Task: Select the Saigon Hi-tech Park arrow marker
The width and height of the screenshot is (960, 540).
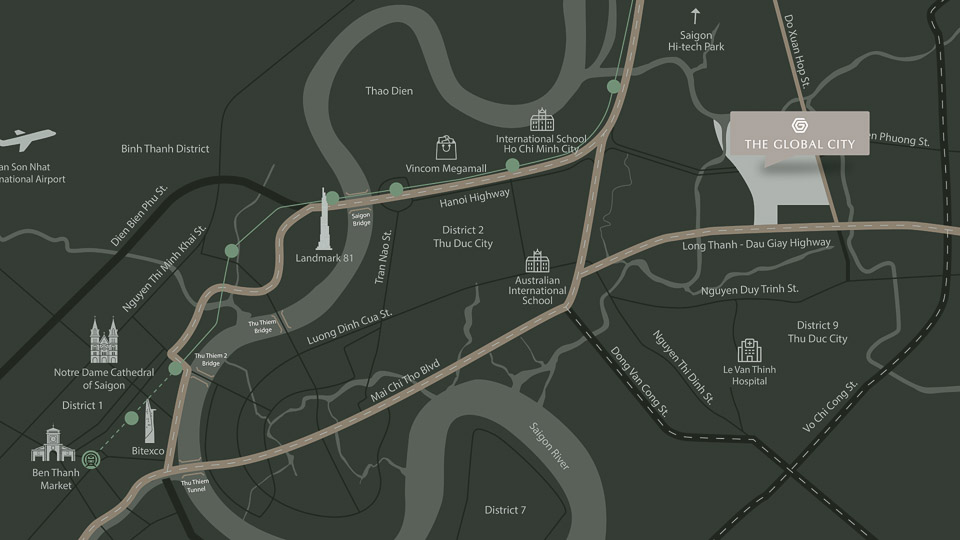Action: coord(696,15)
